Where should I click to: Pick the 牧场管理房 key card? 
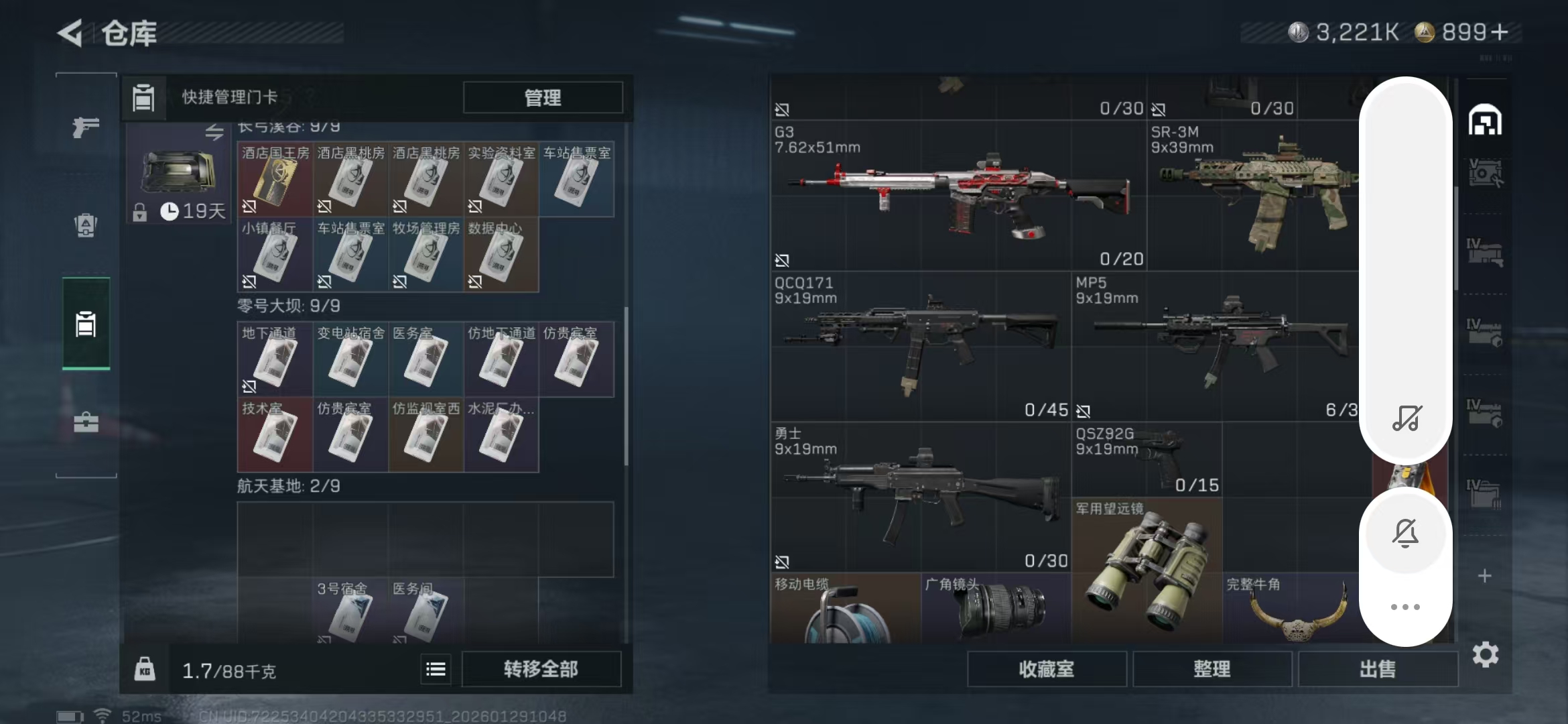point(426,255)
